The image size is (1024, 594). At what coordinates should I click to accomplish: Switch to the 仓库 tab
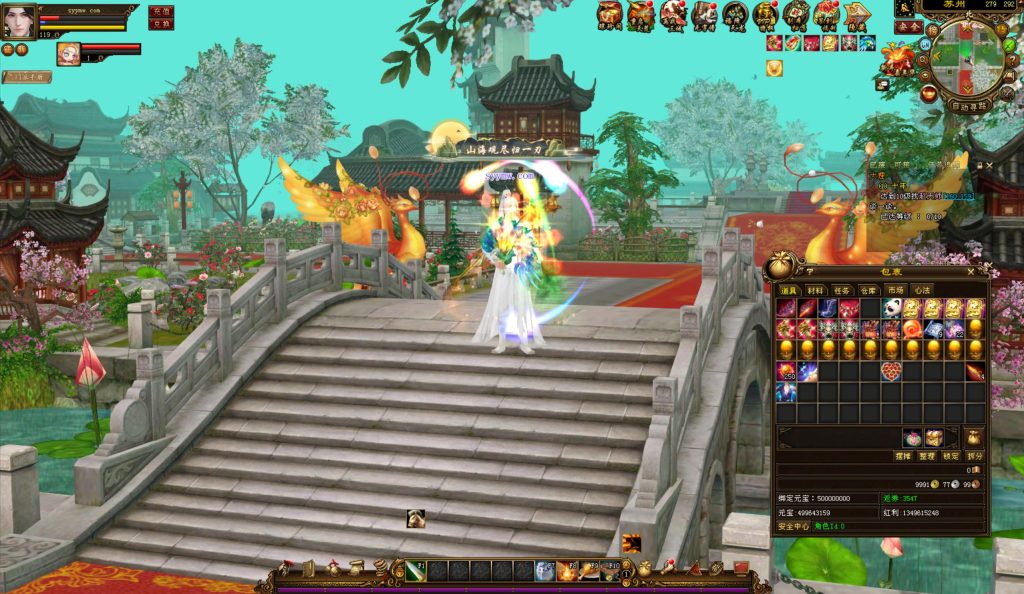tap(868, 290)
